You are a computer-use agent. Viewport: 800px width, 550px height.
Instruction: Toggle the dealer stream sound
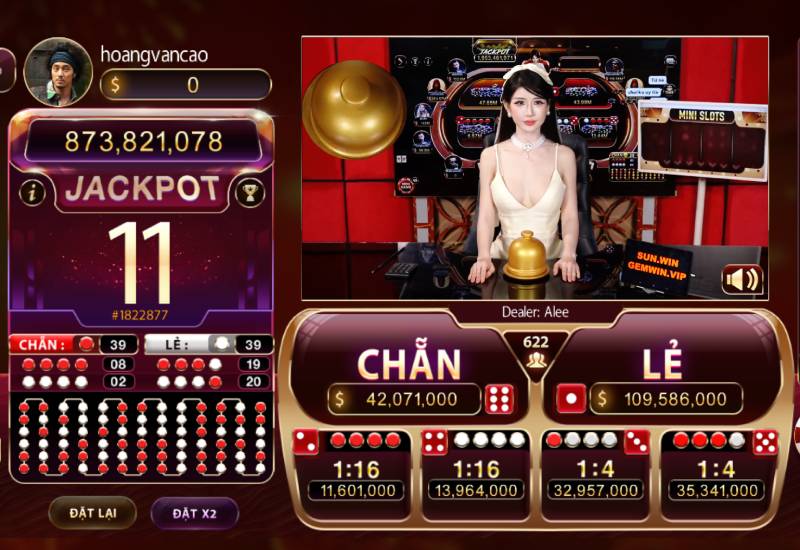coord(742,279)
